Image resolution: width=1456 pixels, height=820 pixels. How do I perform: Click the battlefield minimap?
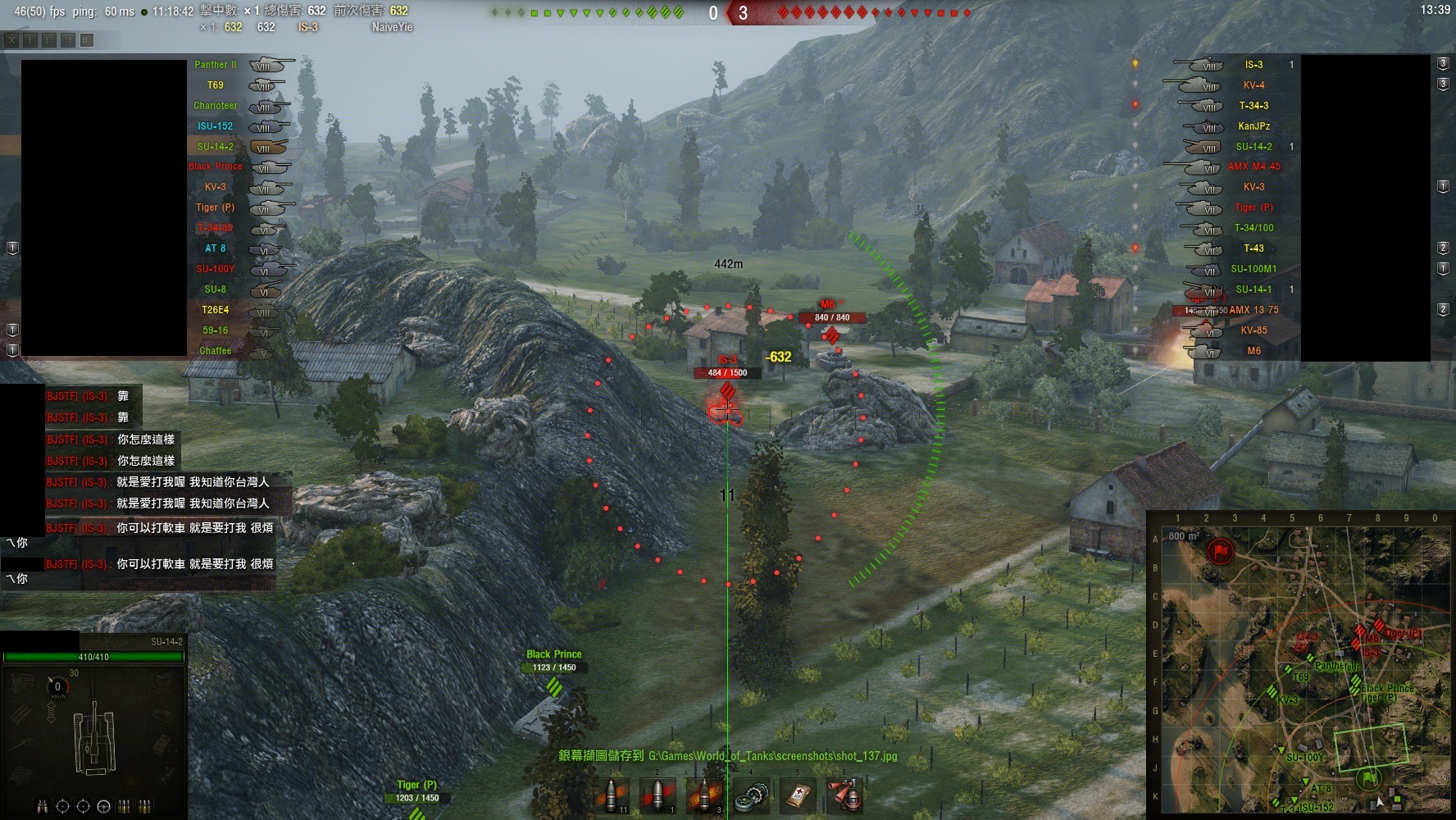[1298, 664]
